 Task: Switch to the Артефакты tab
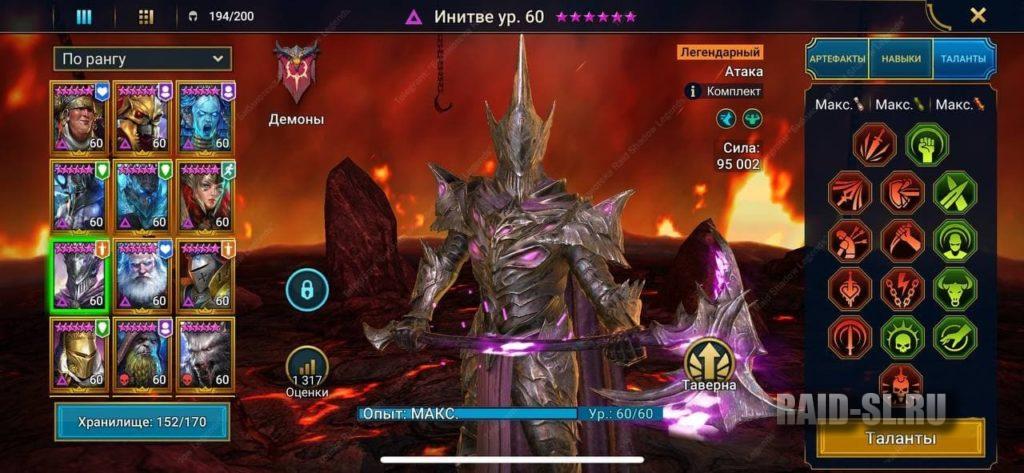click(x=837, y=59)
